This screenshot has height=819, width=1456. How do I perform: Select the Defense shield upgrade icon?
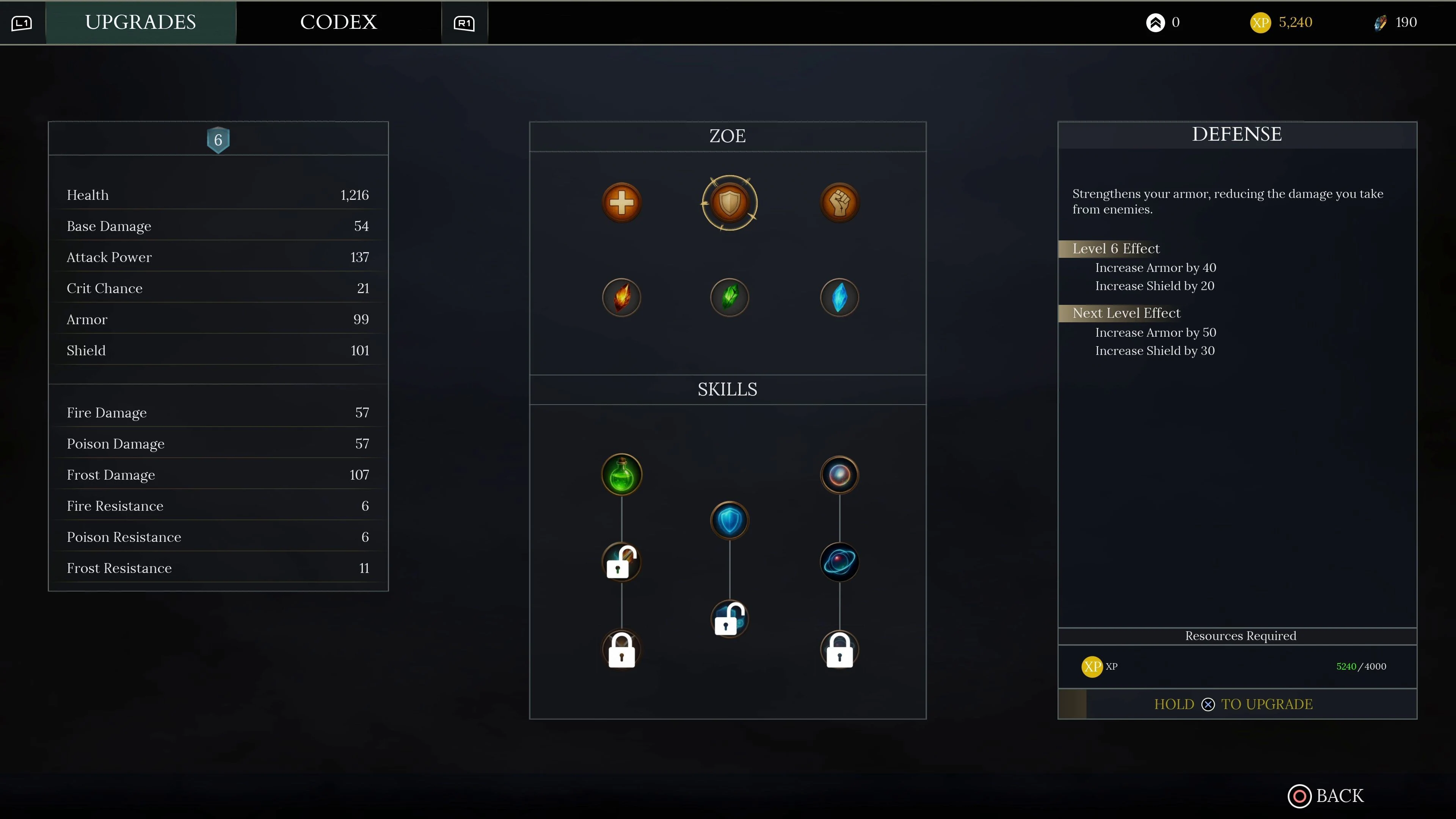[729, 202]
